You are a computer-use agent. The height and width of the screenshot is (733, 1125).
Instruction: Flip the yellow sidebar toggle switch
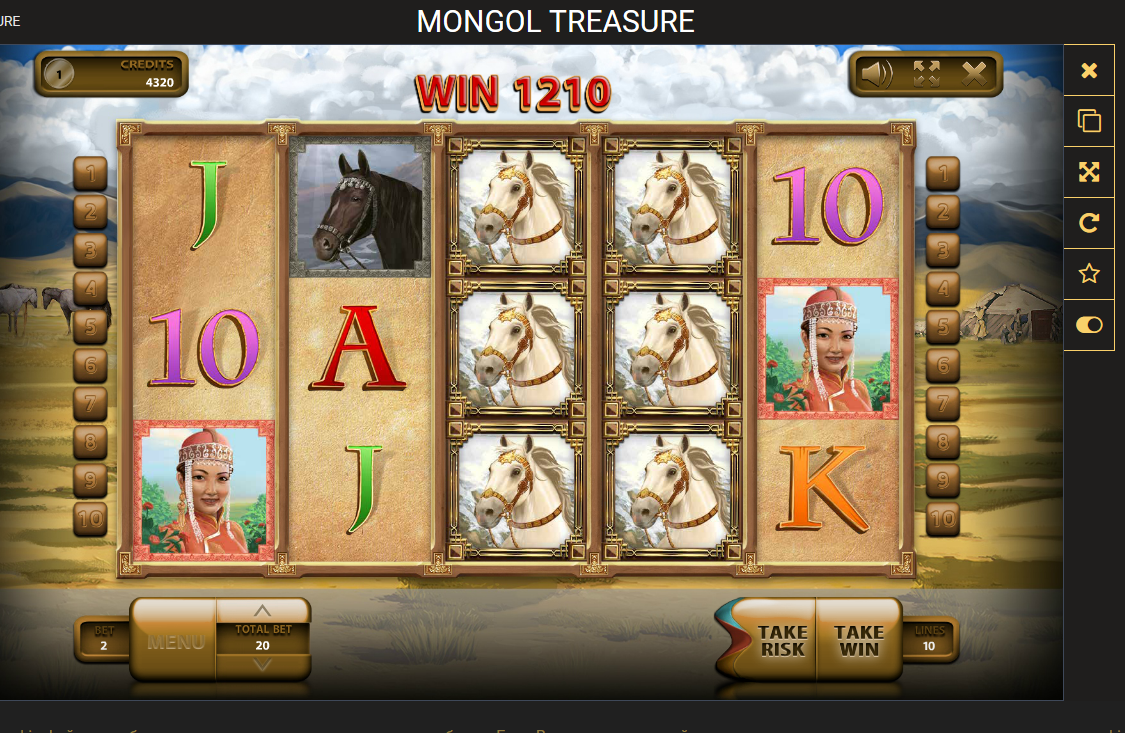point(1089,325)
